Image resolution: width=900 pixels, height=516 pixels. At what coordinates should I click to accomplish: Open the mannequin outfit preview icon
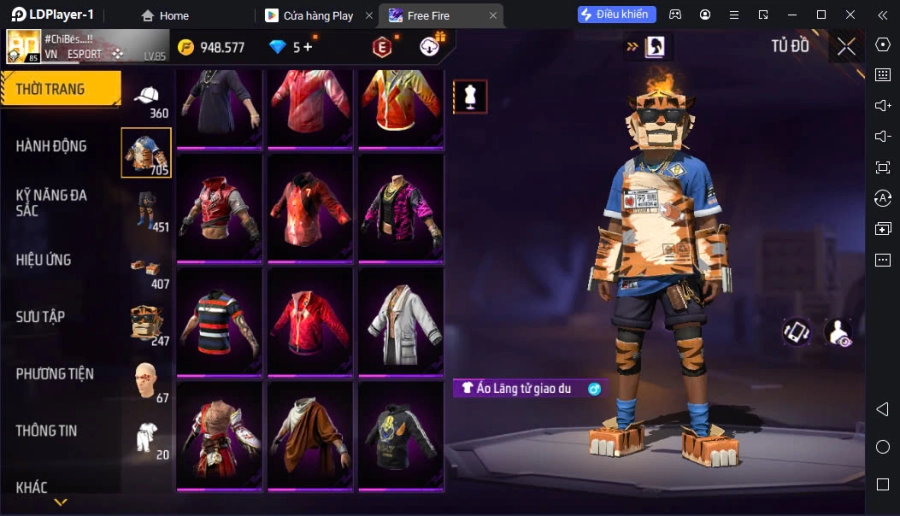click(470, 96)
